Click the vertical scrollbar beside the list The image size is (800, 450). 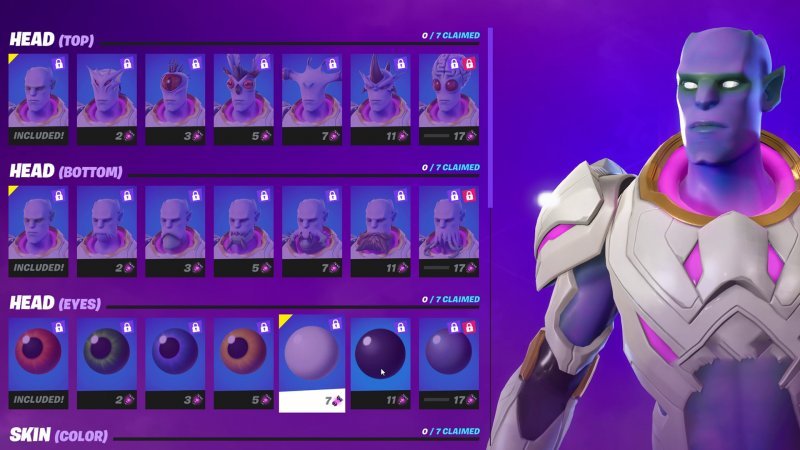(490, 120)
